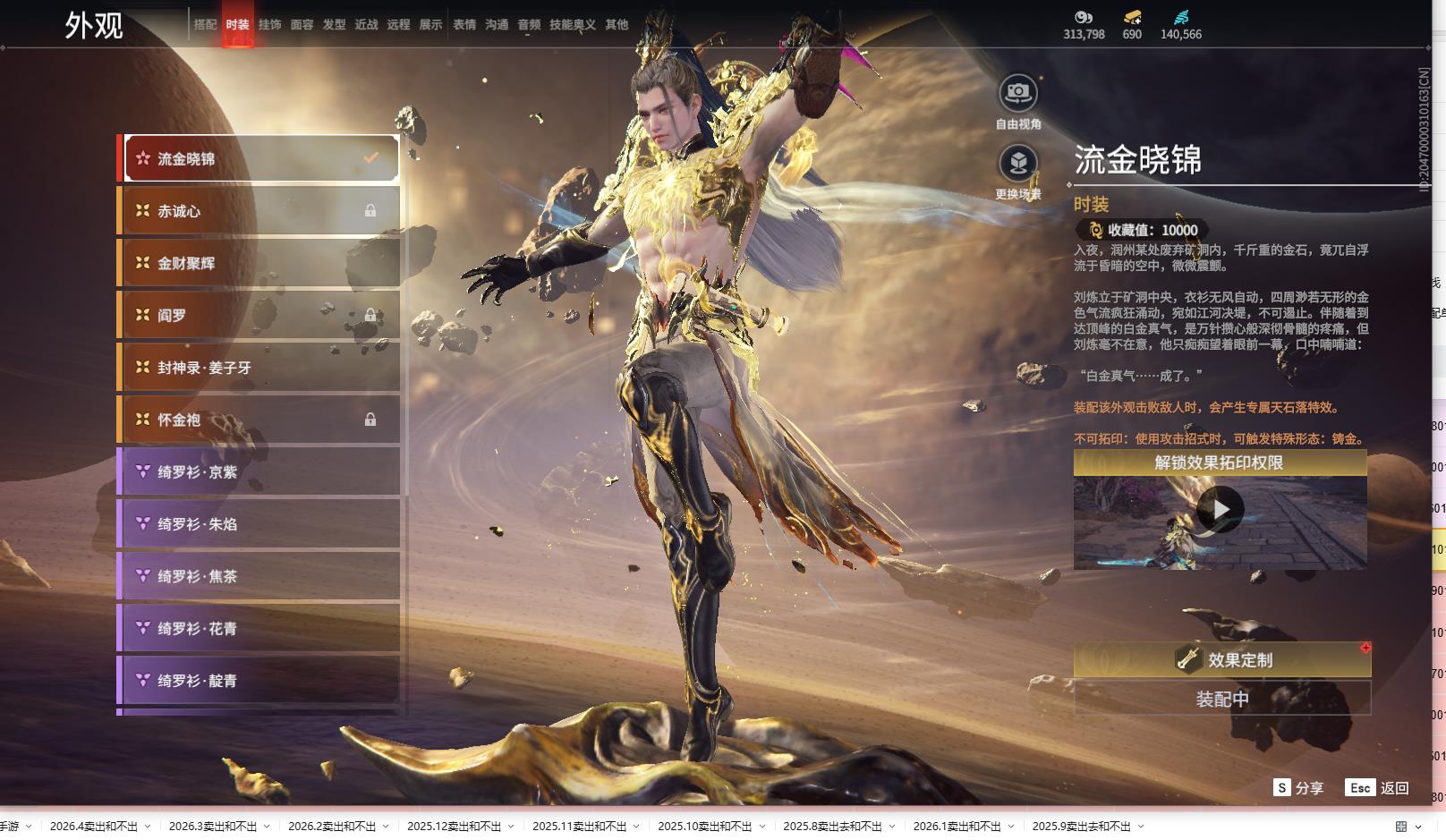Click the 更换场景 scene button
The width and height of the screenshot is (1446, 840).
tap(1018, 164)
